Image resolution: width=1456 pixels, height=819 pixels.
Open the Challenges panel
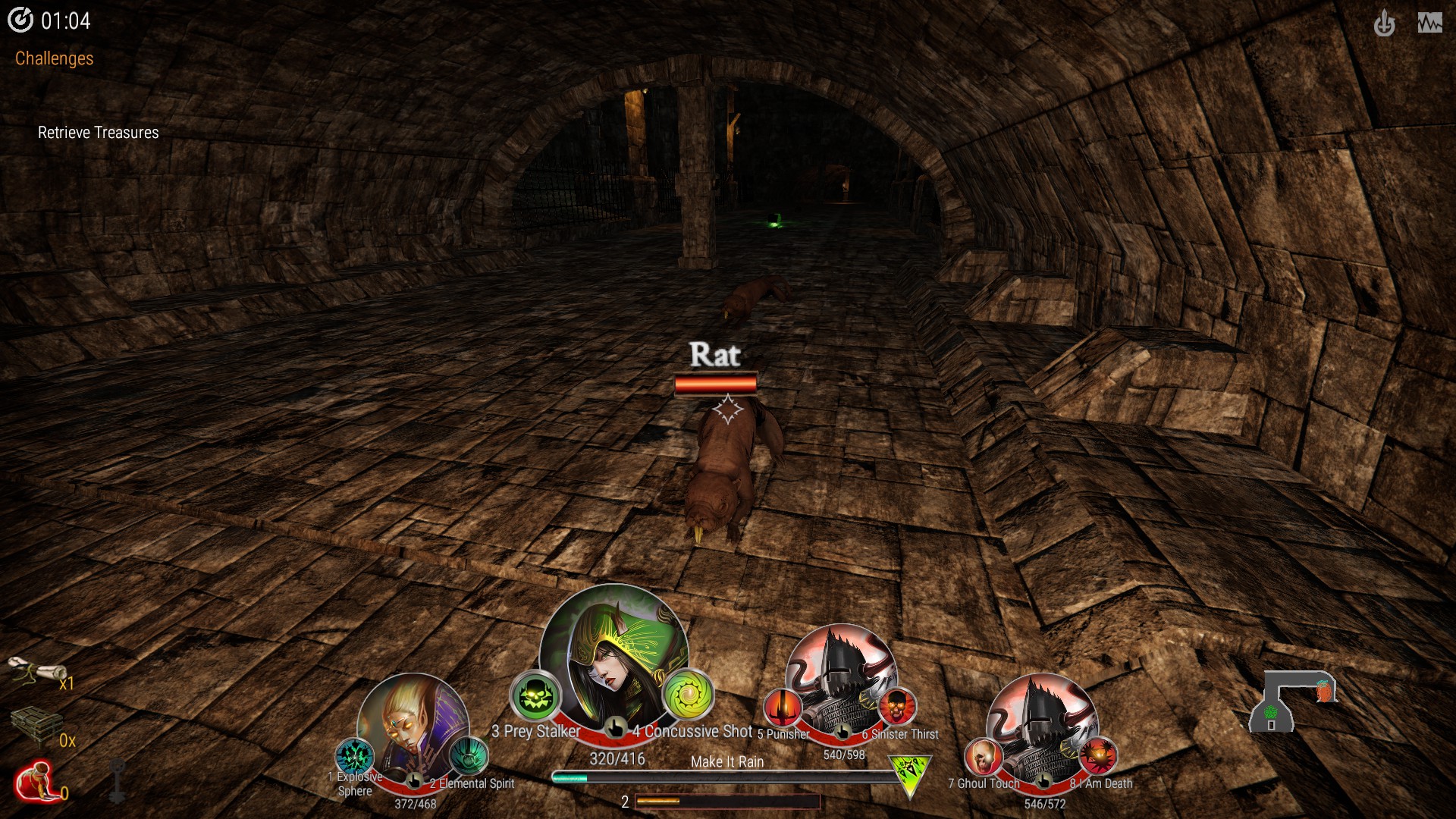[x=54, y=58]
